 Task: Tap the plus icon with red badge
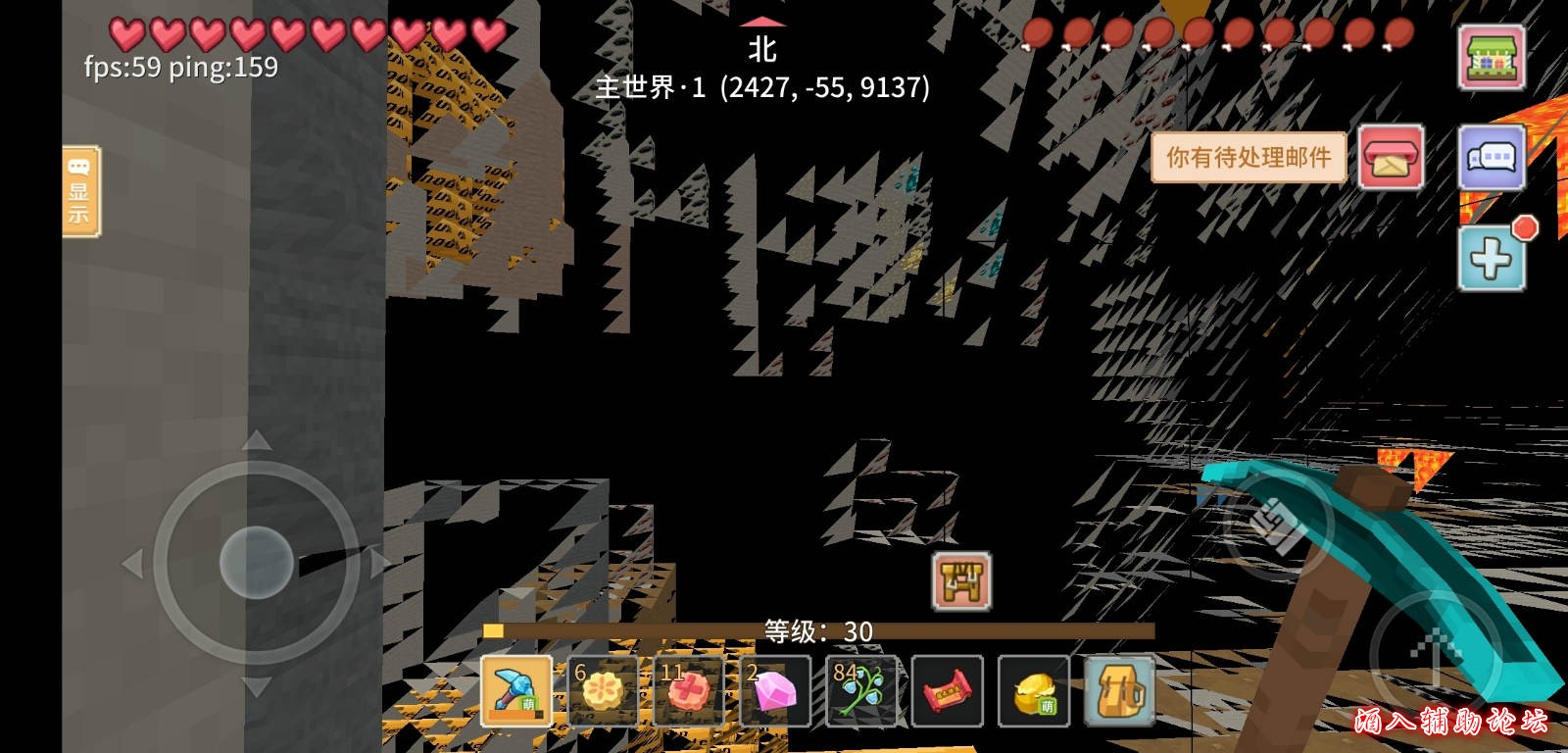[x=1489, y=257]
